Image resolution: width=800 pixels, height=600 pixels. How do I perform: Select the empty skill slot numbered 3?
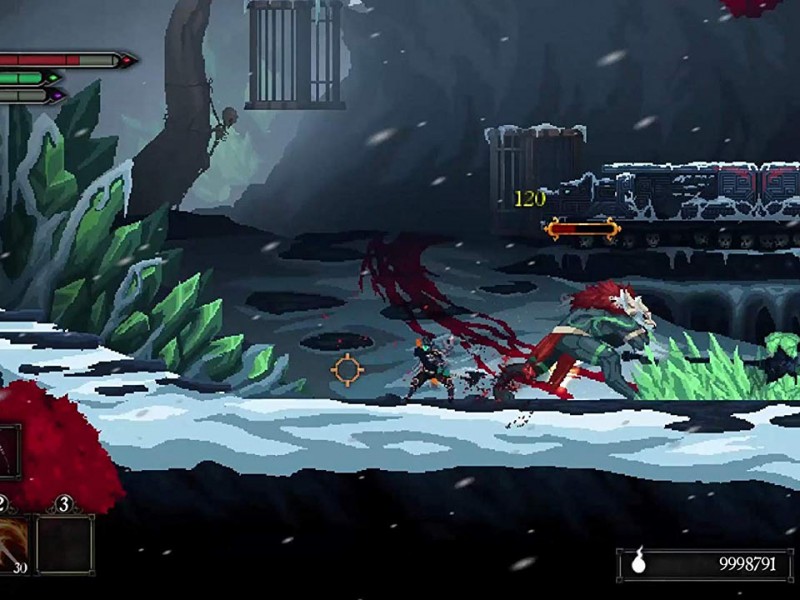(x=65, y=543)
